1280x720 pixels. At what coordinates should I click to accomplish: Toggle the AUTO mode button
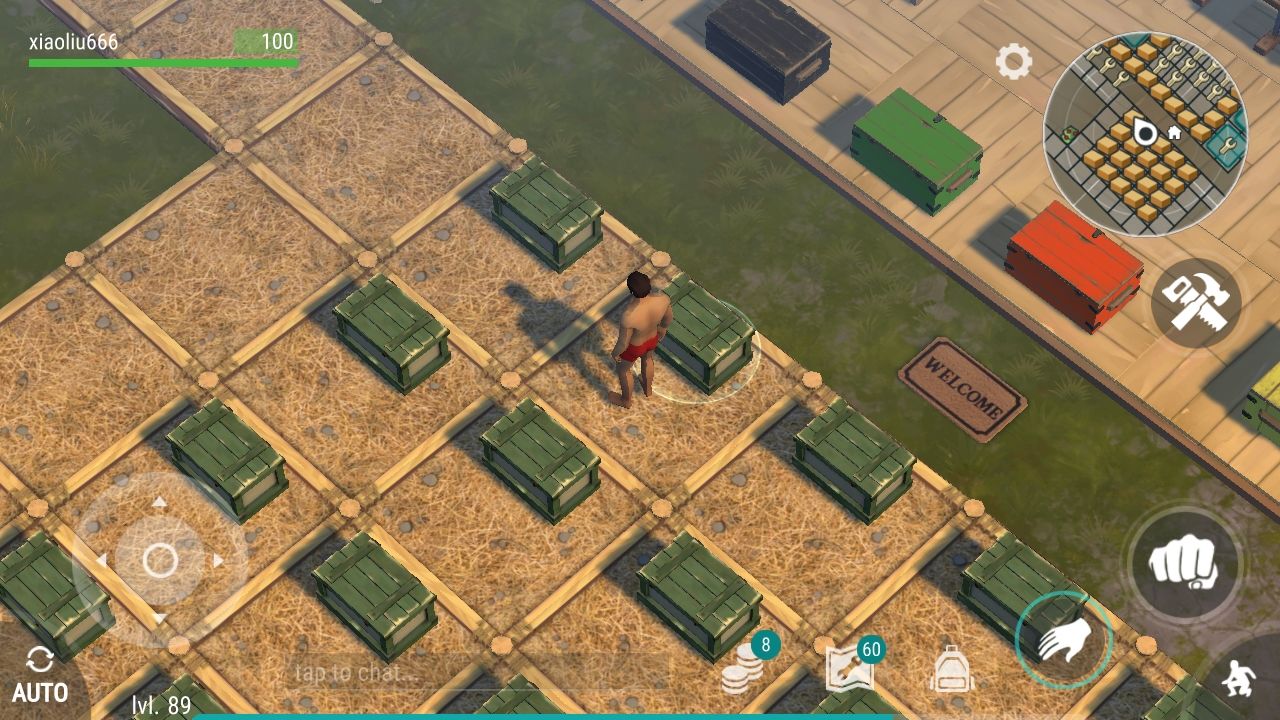[x=40, y=675]
